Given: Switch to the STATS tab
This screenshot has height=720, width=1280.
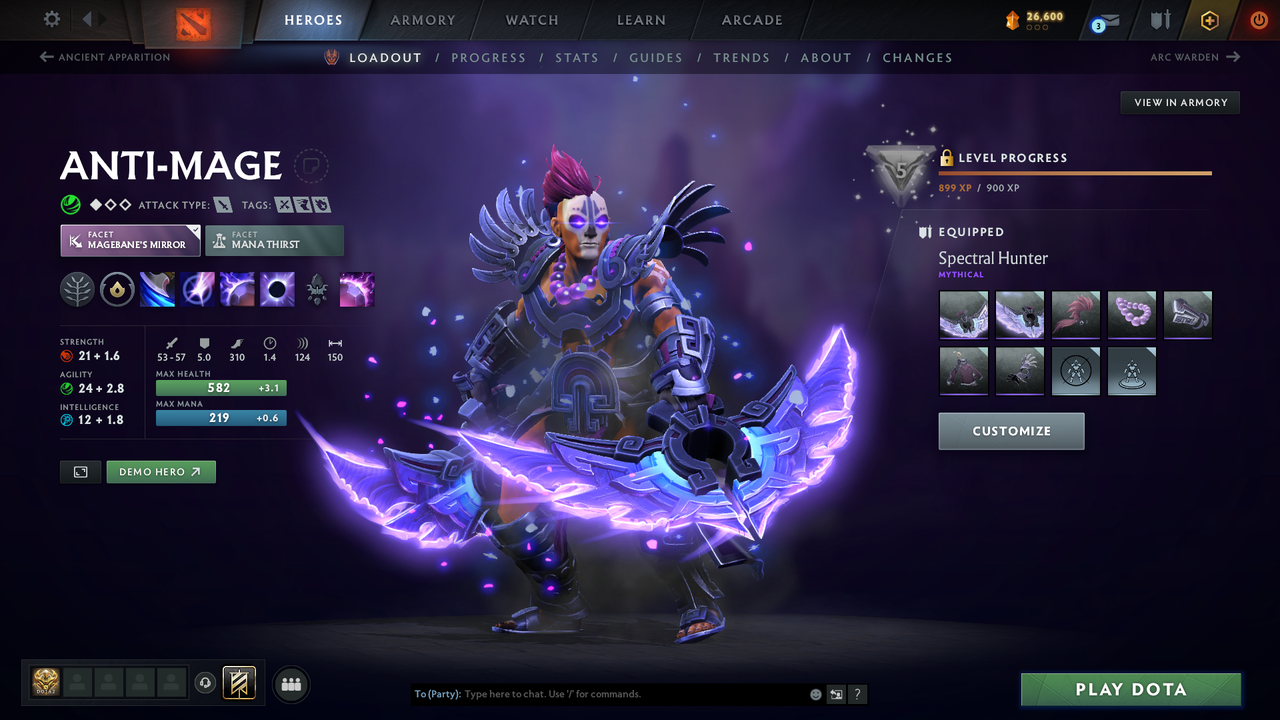Looking at the screenshot, I should pos(577,57).
